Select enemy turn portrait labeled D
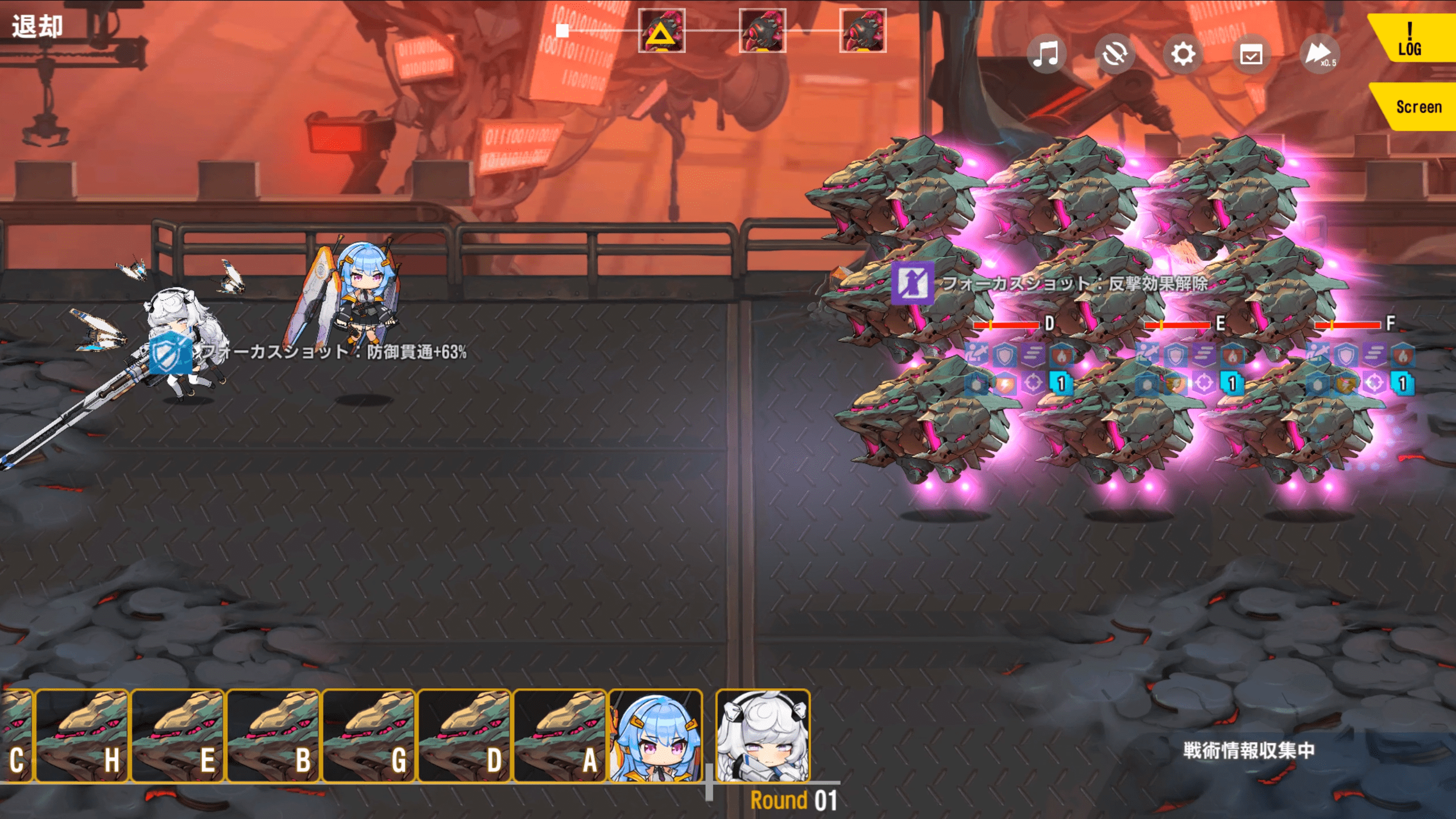Screen dimensions: 1456x819 point(464,736)
